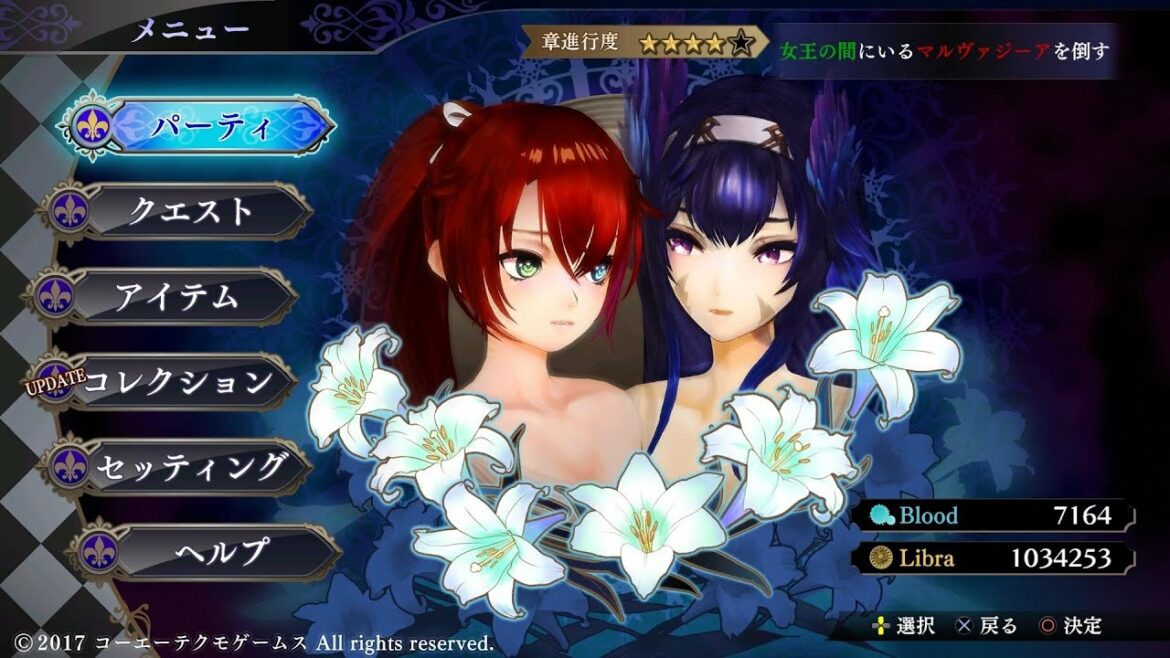This screenshot has width=1170, height=658.
Task: Choose the コレクション (Collection) entry
Action: click(178, 381)
